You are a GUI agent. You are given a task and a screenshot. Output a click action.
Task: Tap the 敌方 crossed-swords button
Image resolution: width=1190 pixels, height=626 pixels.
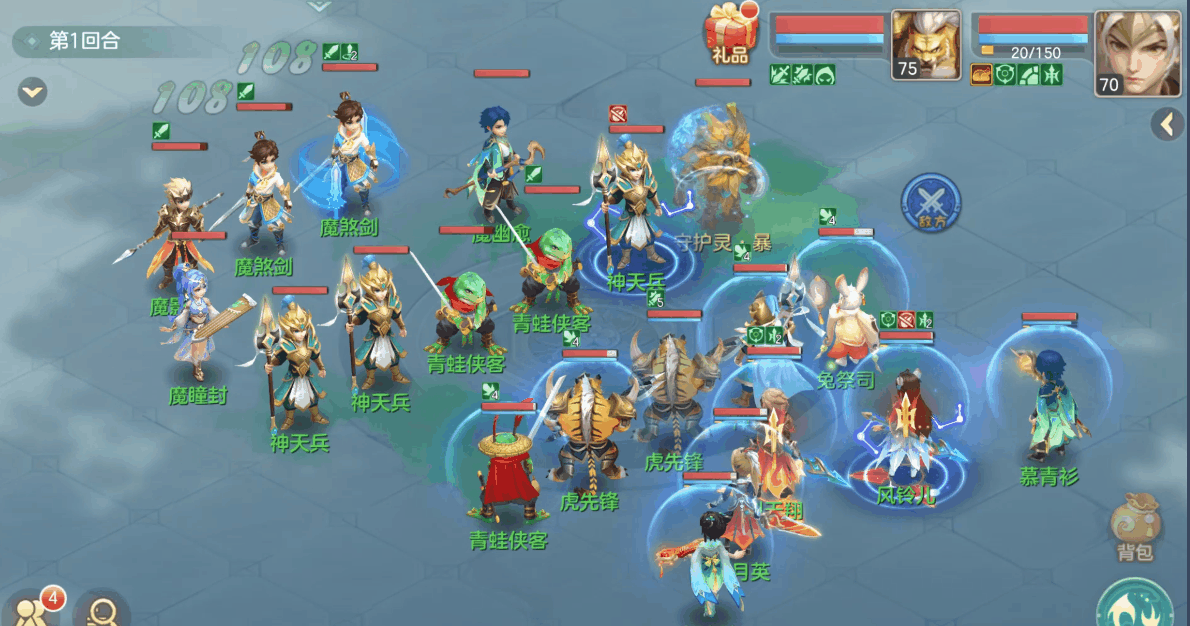pos(930,201)
